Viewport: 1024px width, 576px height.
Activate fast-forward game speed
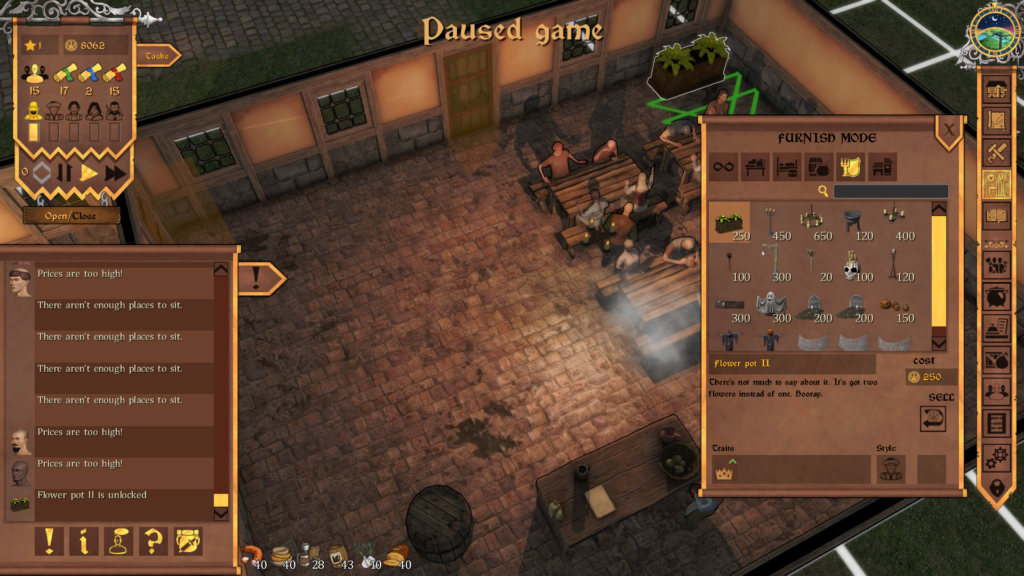[x=115, y=172]
